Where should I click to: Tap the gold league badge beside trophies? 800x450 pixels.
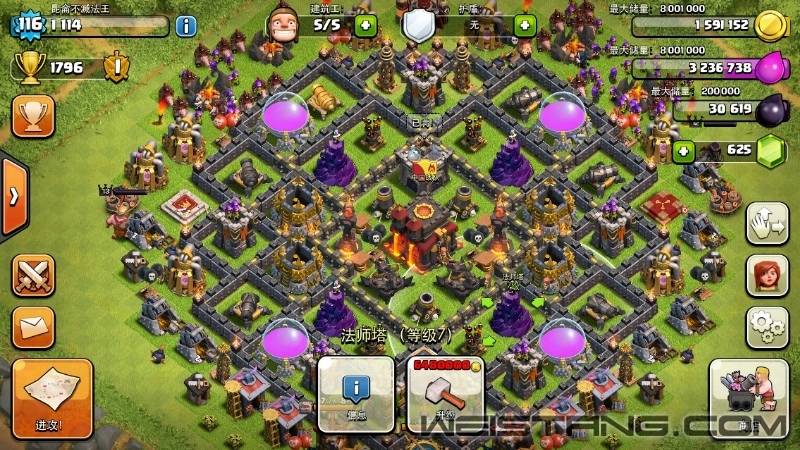(x=117, y=67)
